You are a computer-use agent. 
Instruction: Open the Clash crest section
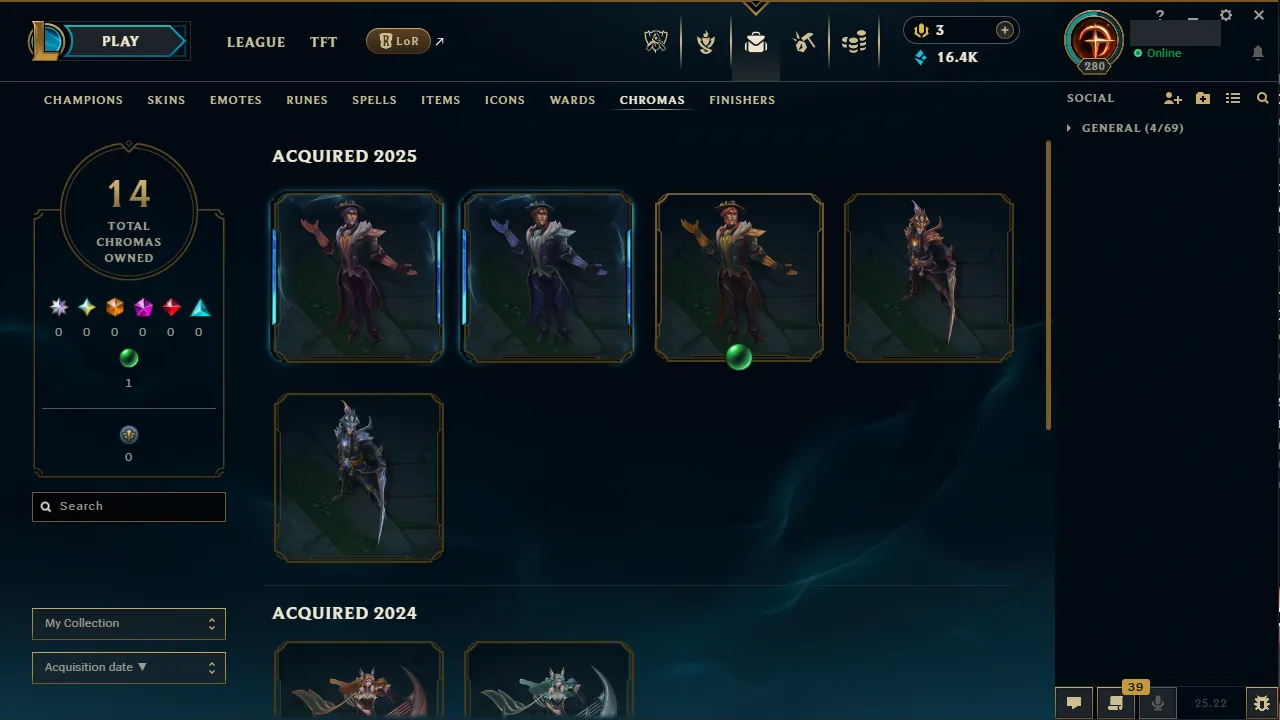click(706, 41)
